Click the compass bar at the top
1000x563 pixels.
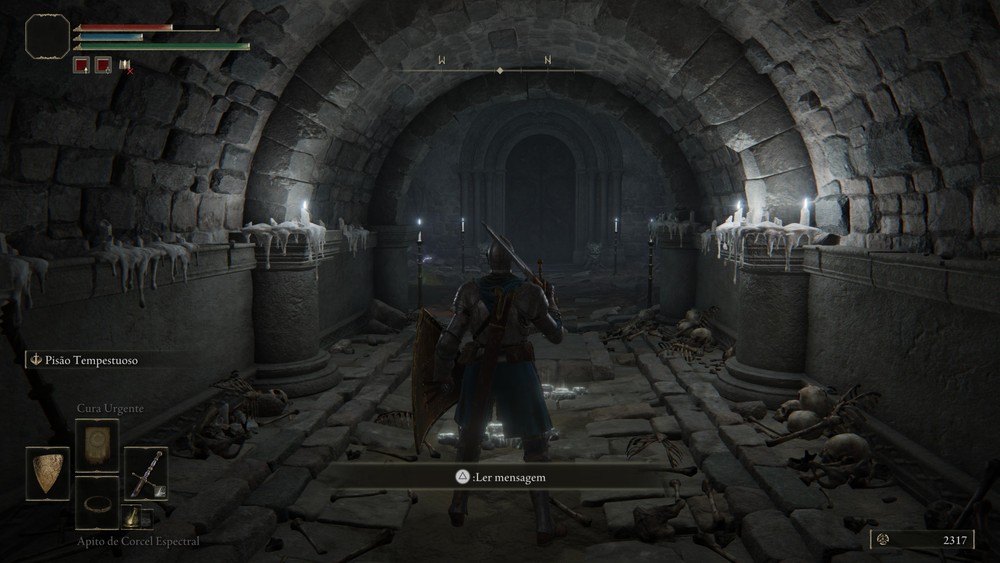point(499,67)
